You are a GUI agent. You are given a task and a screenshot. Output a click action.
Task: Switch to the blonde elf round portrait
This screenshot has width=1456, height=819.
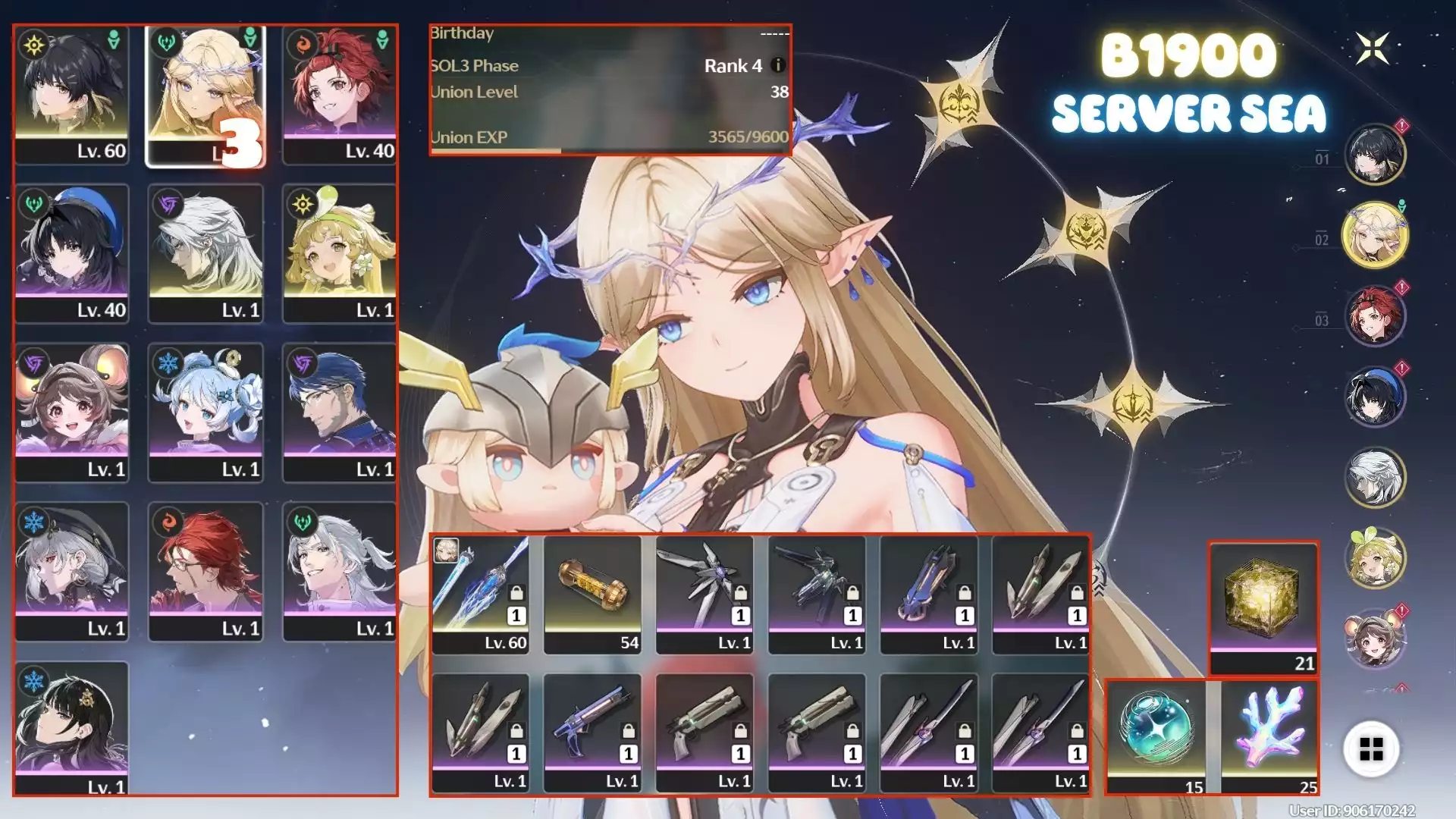click(x=1375, y=235)
